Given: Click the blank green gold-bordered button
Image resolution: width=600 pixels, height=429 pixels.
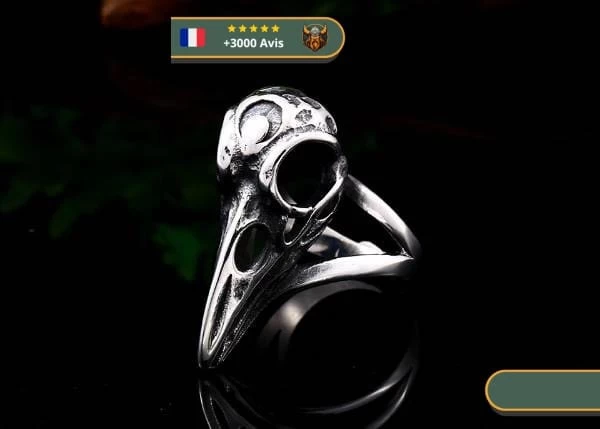Looking at the screenshot, I should click(x=544, y=391).
